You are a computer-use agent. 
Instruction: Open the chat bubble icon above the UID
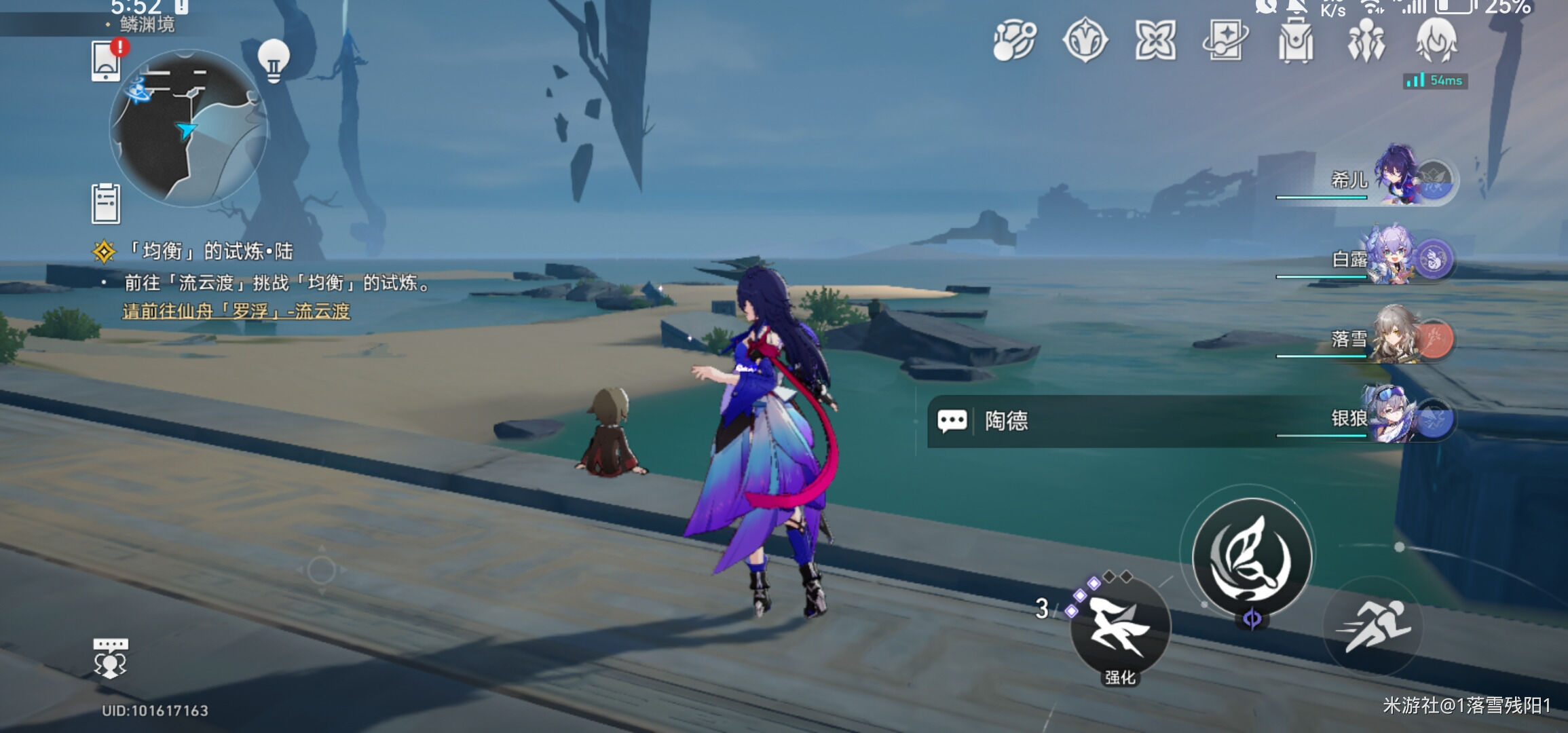click(110, 658)
